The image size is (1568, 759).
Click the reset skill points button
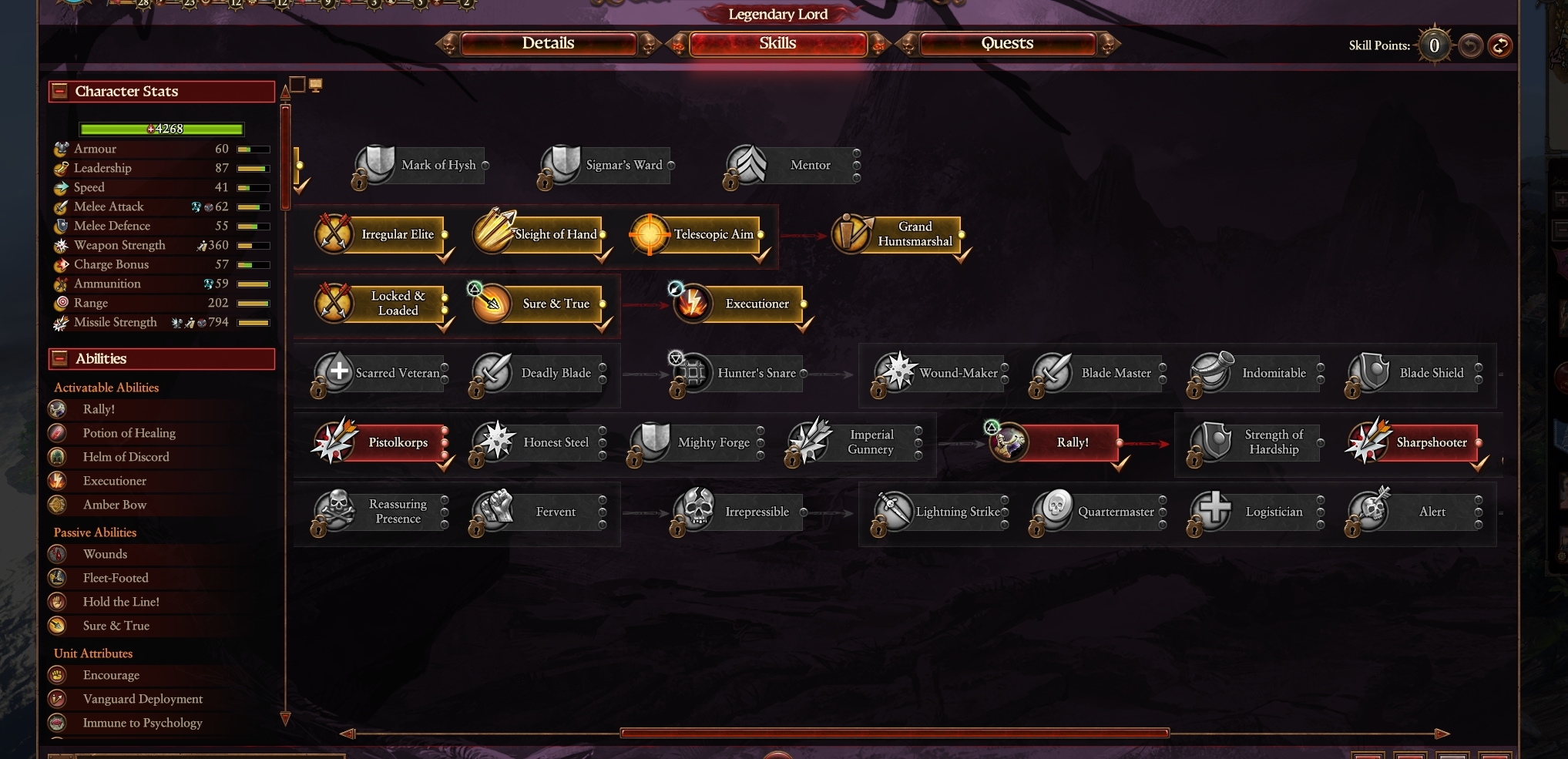(1499, 46)
